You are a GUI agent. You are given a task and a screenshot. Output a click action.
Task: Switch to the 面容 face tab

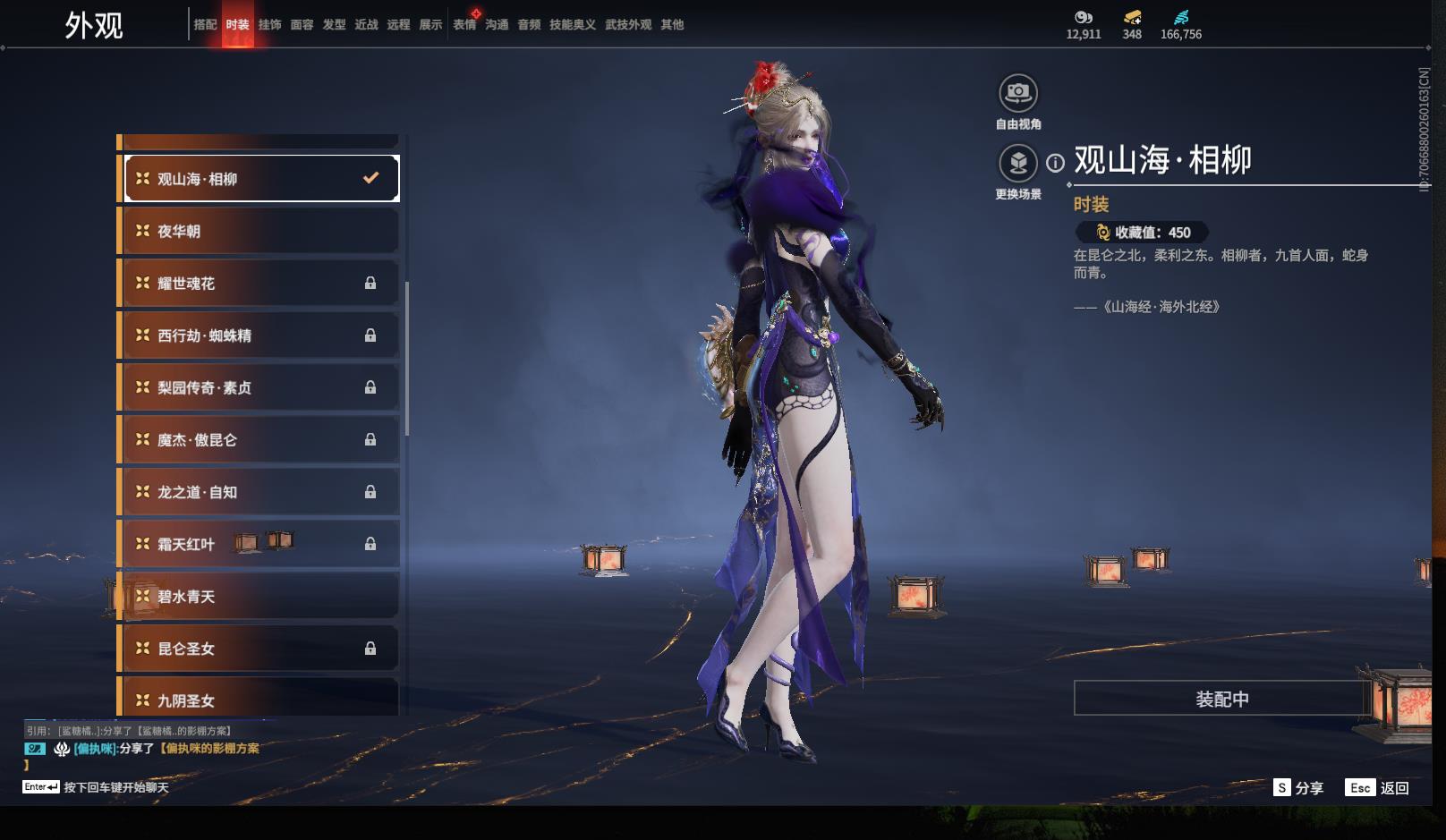(302, 25)
